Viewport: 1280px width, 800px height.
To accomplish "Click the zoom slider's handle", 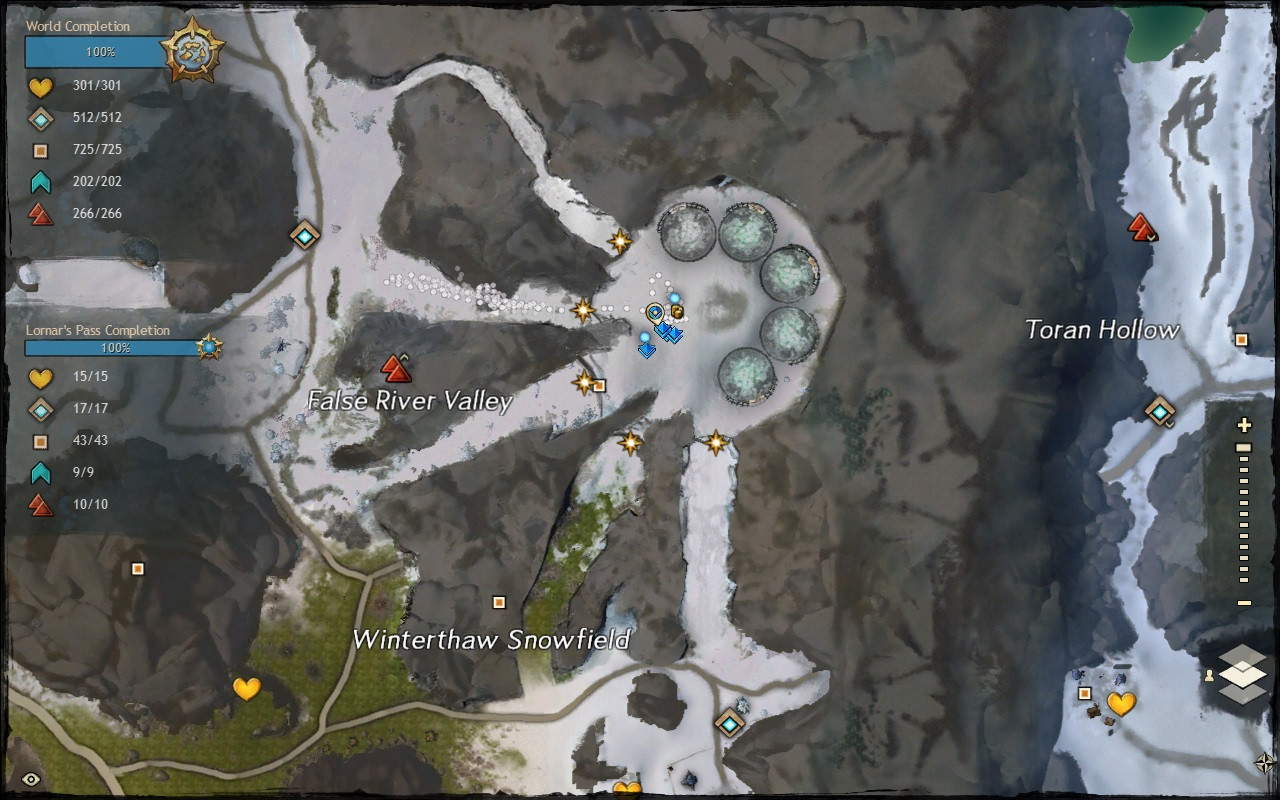I will pos(1244,448).
